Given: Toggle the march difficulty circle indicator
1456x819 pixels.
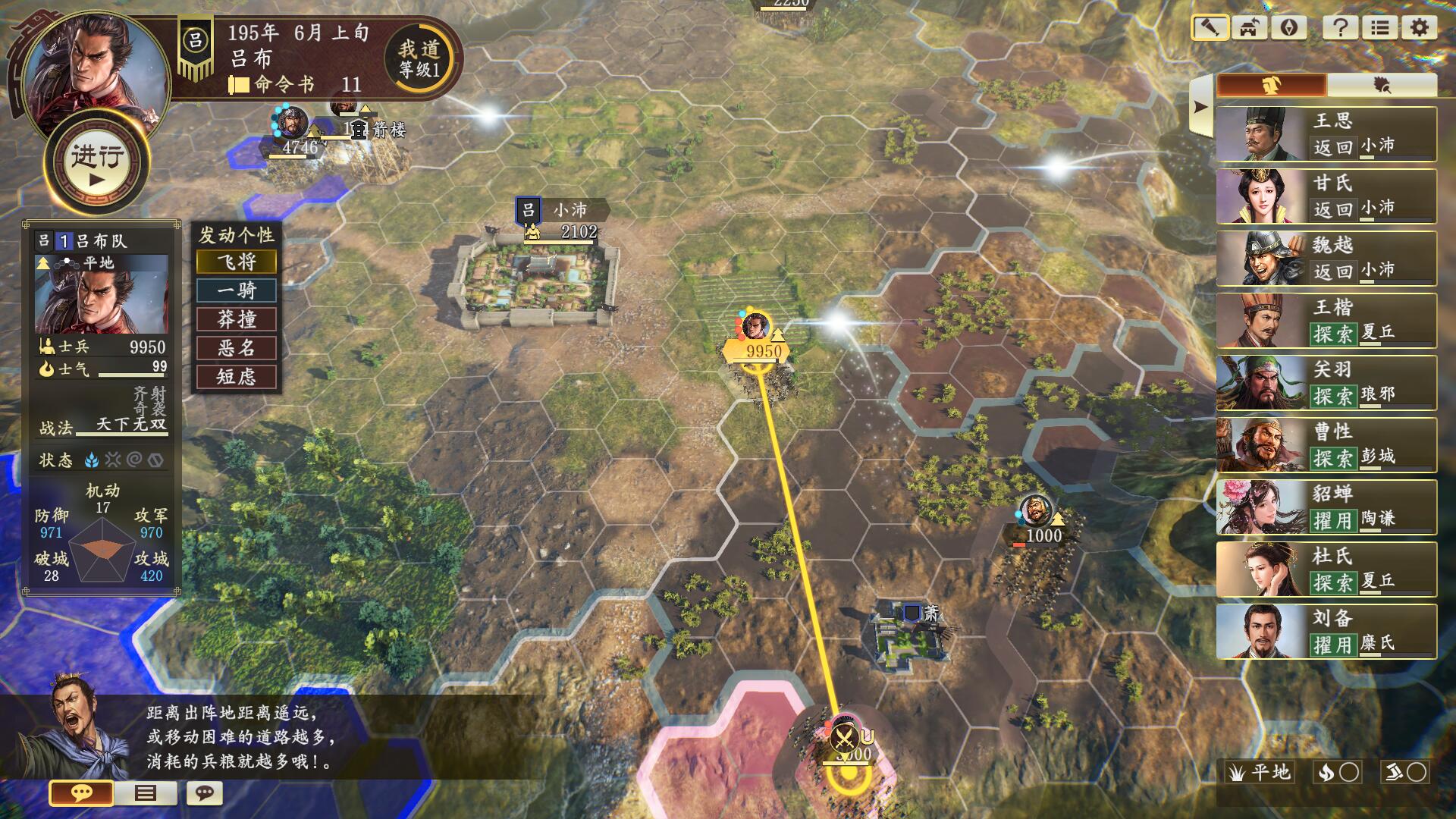Looking at the screenshot, I should (x=1417, y=772).
